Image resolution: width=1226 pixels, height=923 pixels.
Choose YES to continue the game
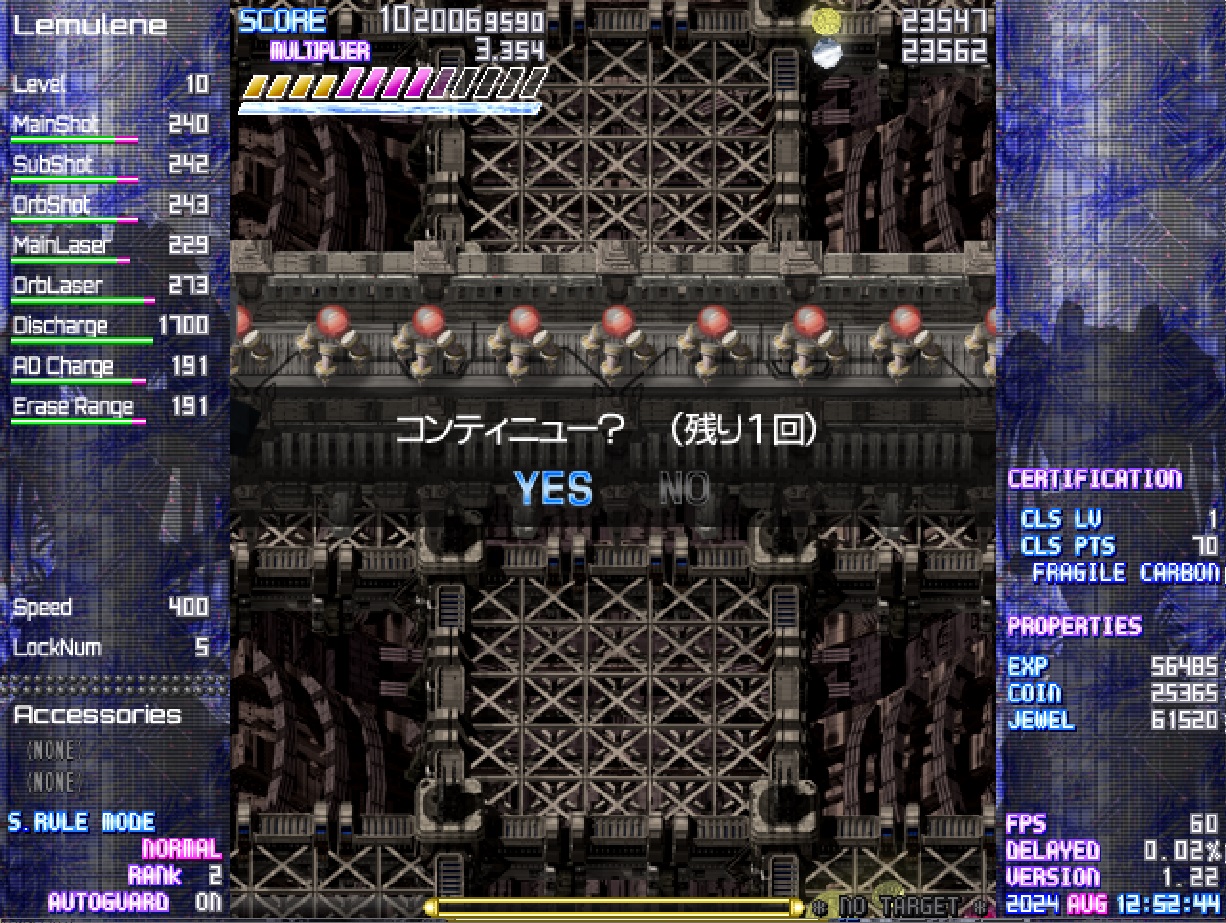click(x=553, y=488)
